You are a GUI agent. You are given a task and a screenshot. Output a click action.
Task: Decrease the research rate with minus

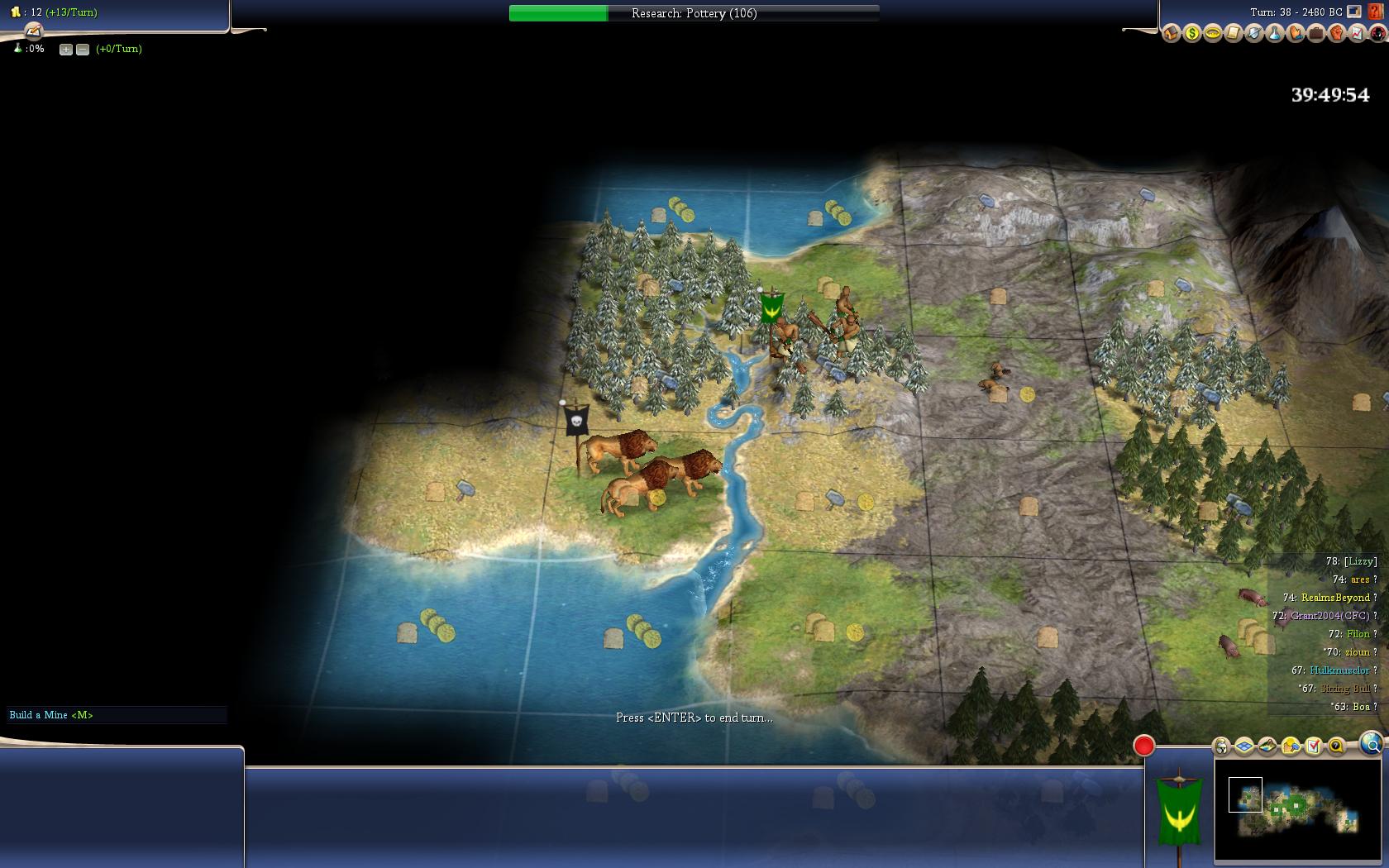point(83,50)
